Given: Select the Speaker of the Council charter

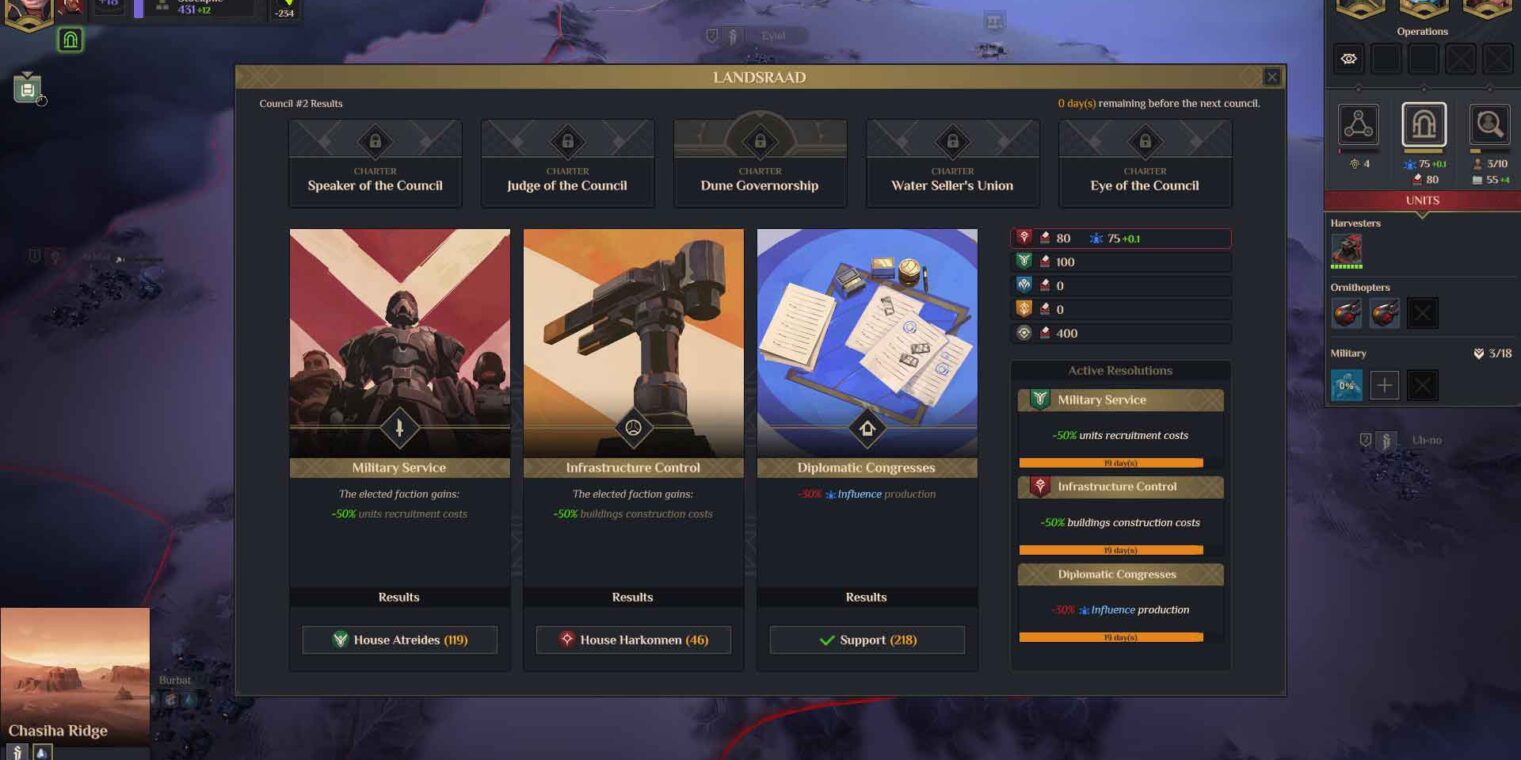Looking at the screenshot, I should [375, 163].
